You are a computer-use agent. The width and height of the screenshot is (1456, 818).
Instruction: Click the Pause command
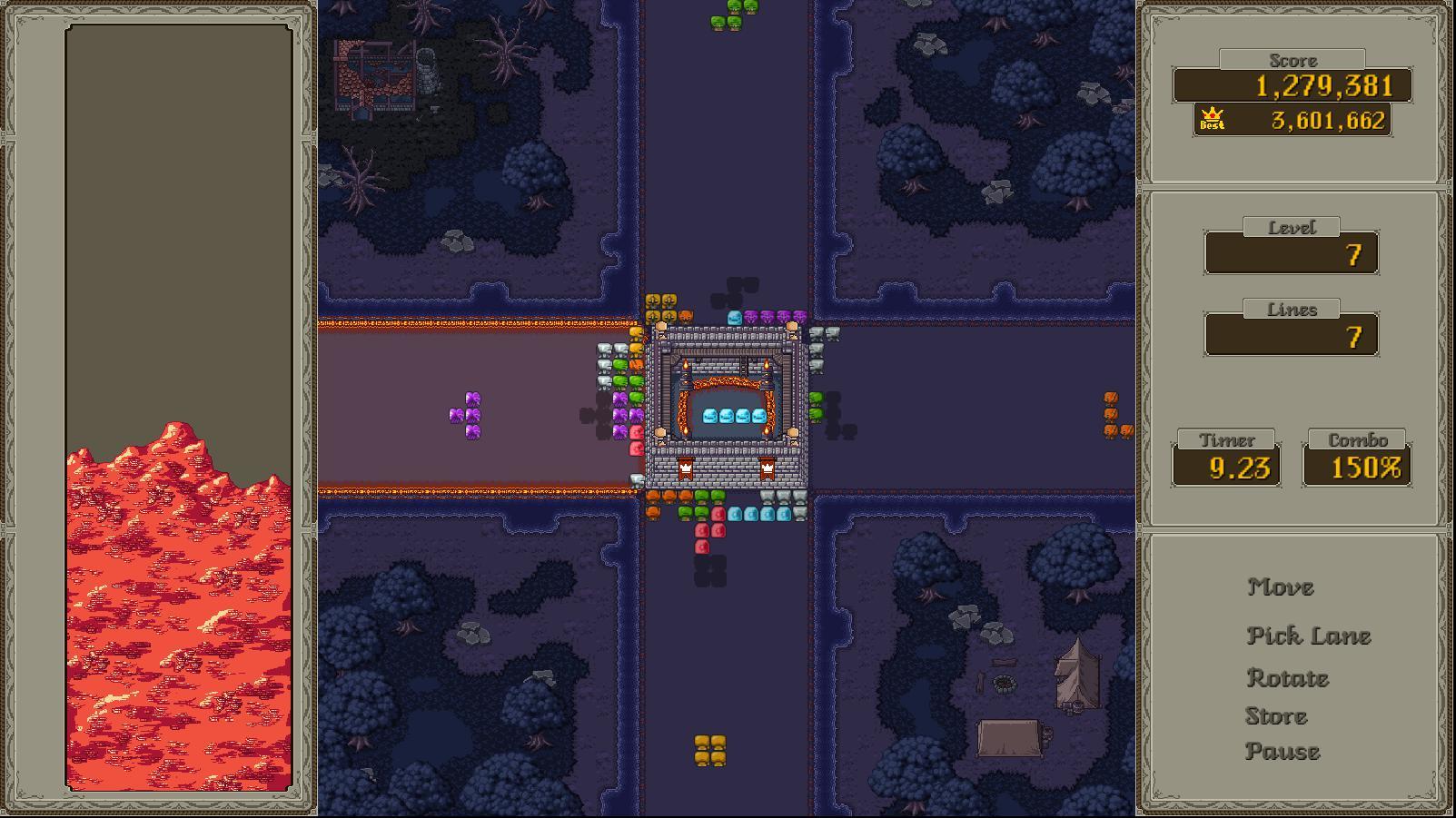click(x=1283, y=752)
